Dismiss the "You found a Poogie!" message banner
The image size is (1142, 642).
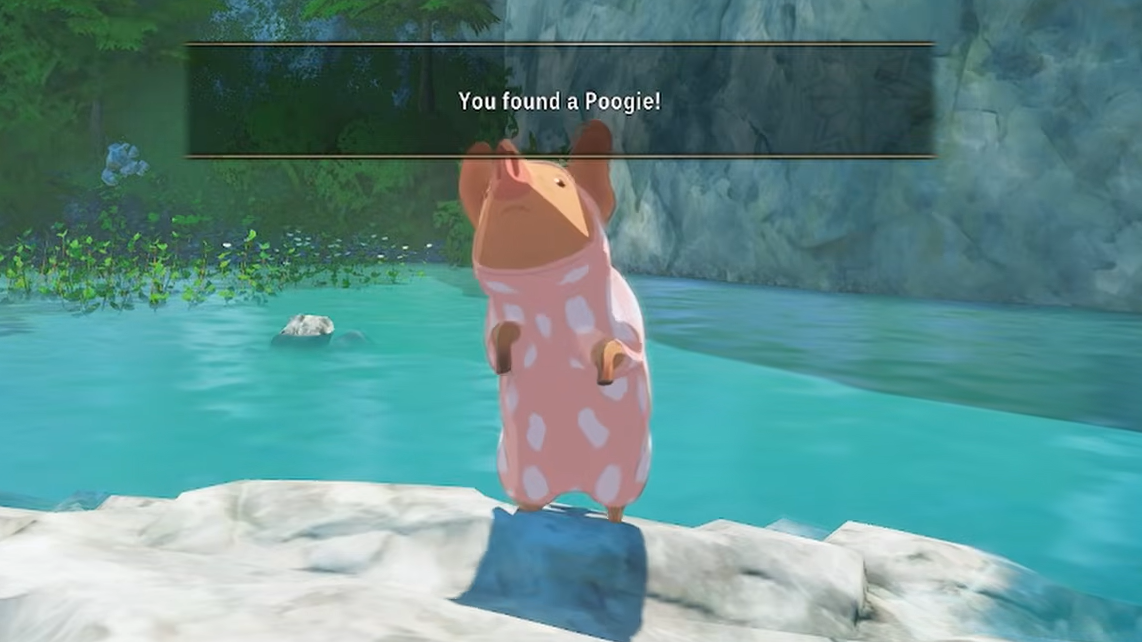point(559,100)
